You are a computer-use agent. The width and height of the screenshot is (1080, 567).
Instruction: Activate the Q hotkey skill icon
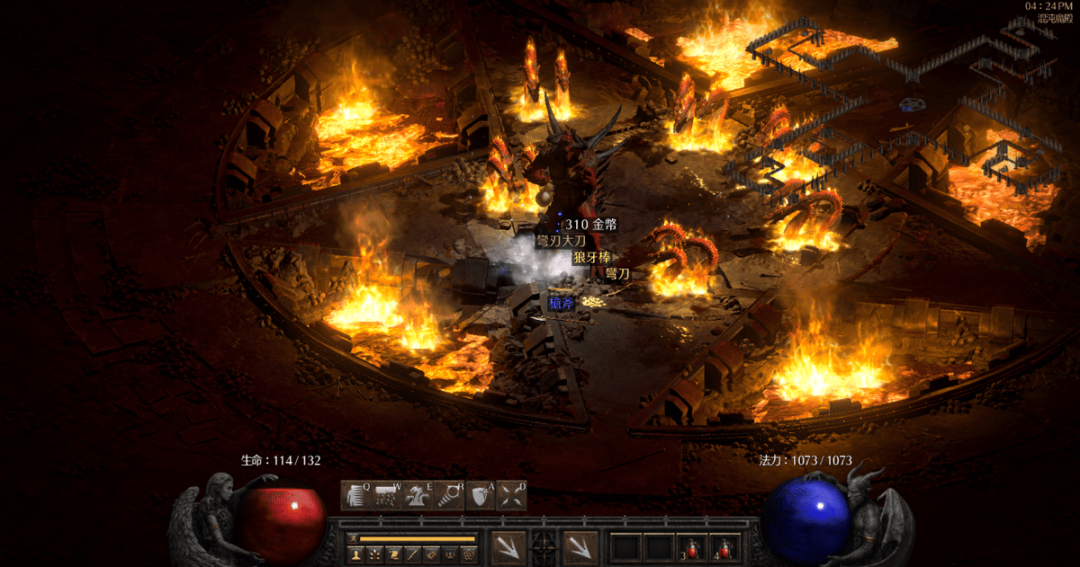356,496
